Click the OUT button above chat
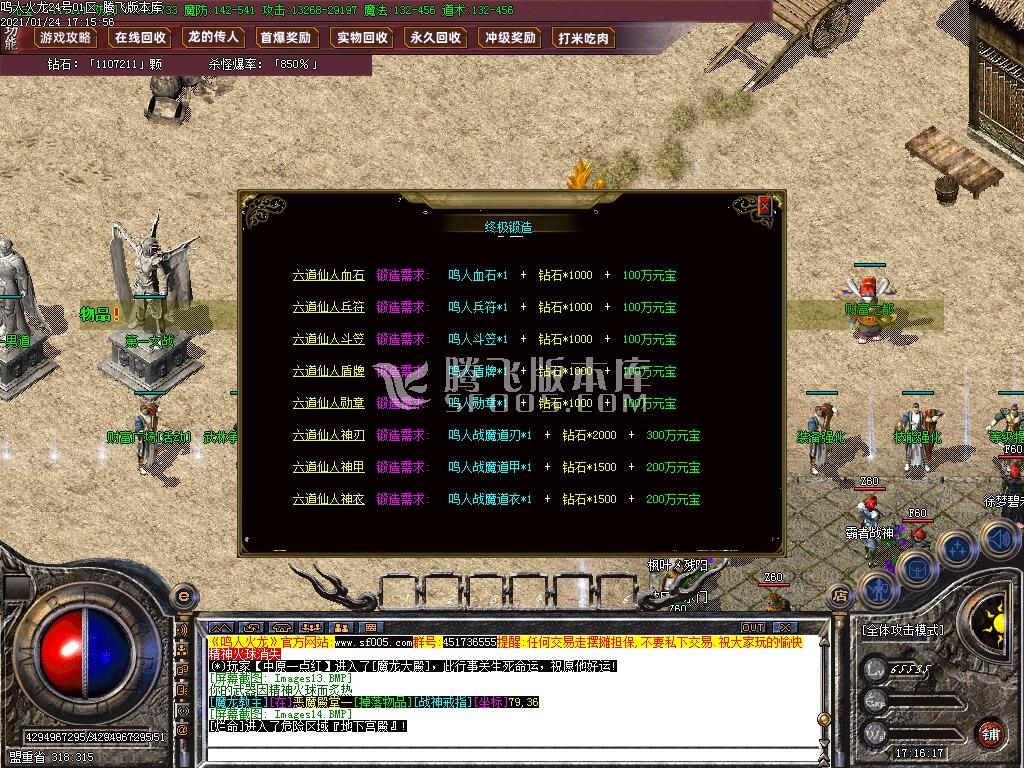 753,627
